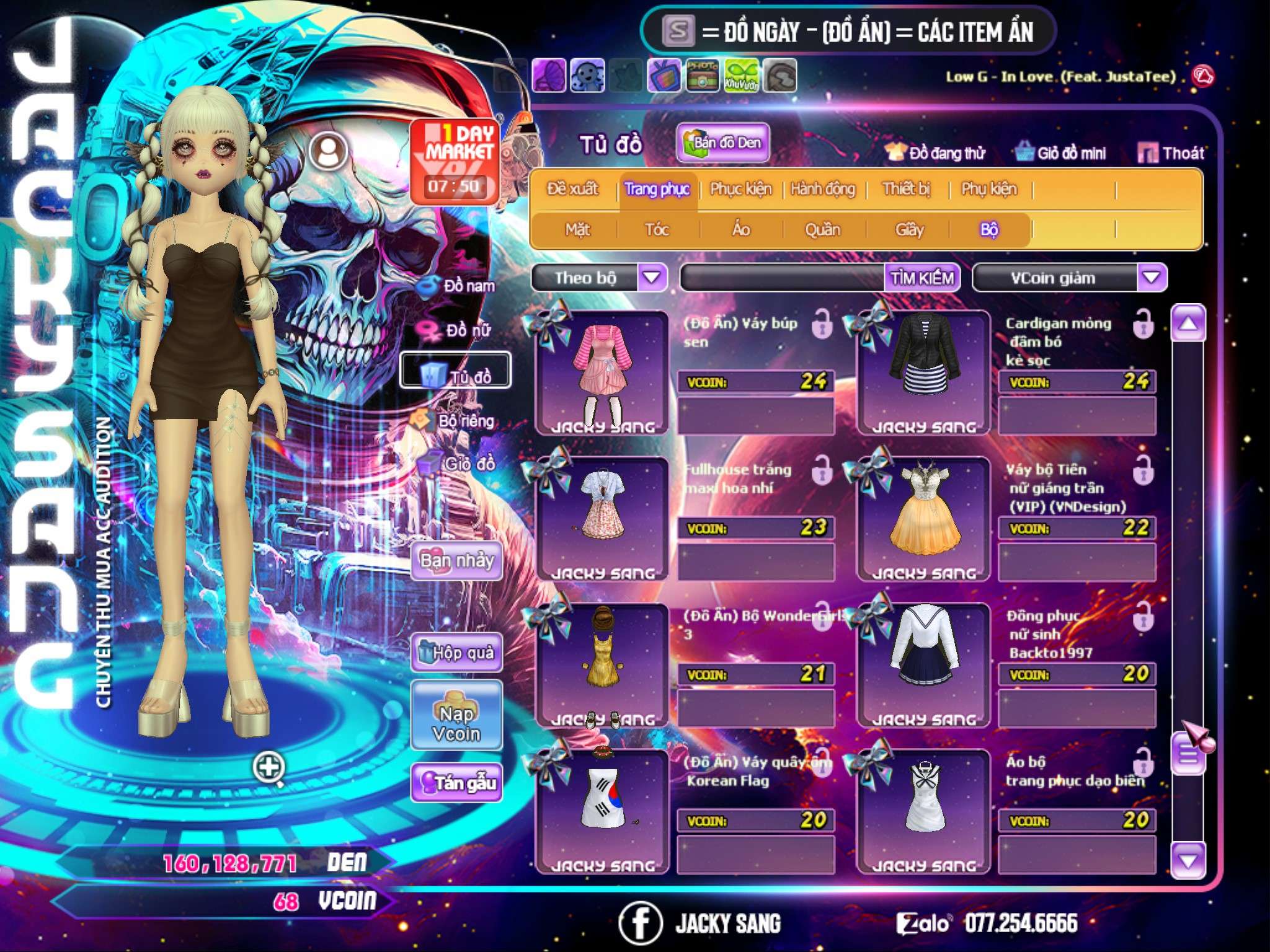Viewport: 1270px width, 952px height.
Task: Click the Bán đồ Den button
Action: click(722, 143)
